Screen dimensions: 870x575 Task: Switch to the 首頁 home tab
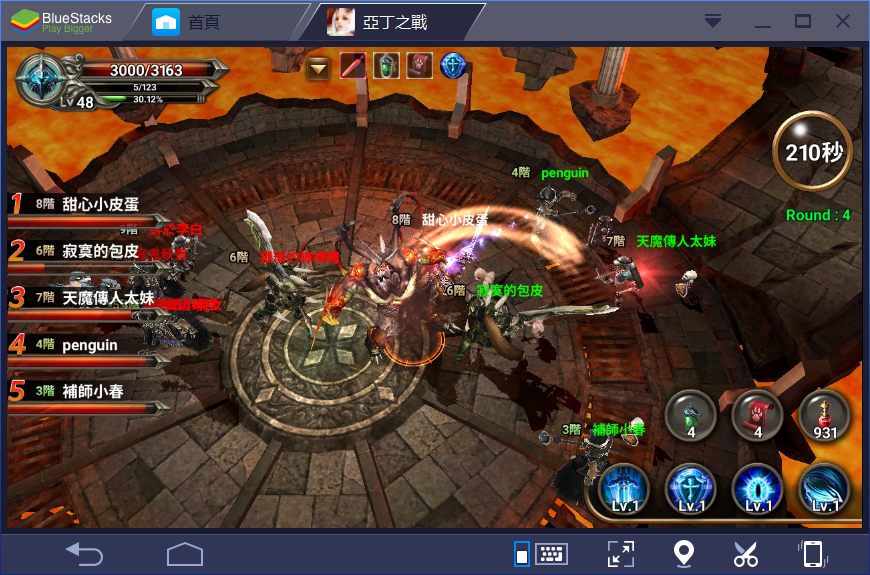click(x=202, y=21)
